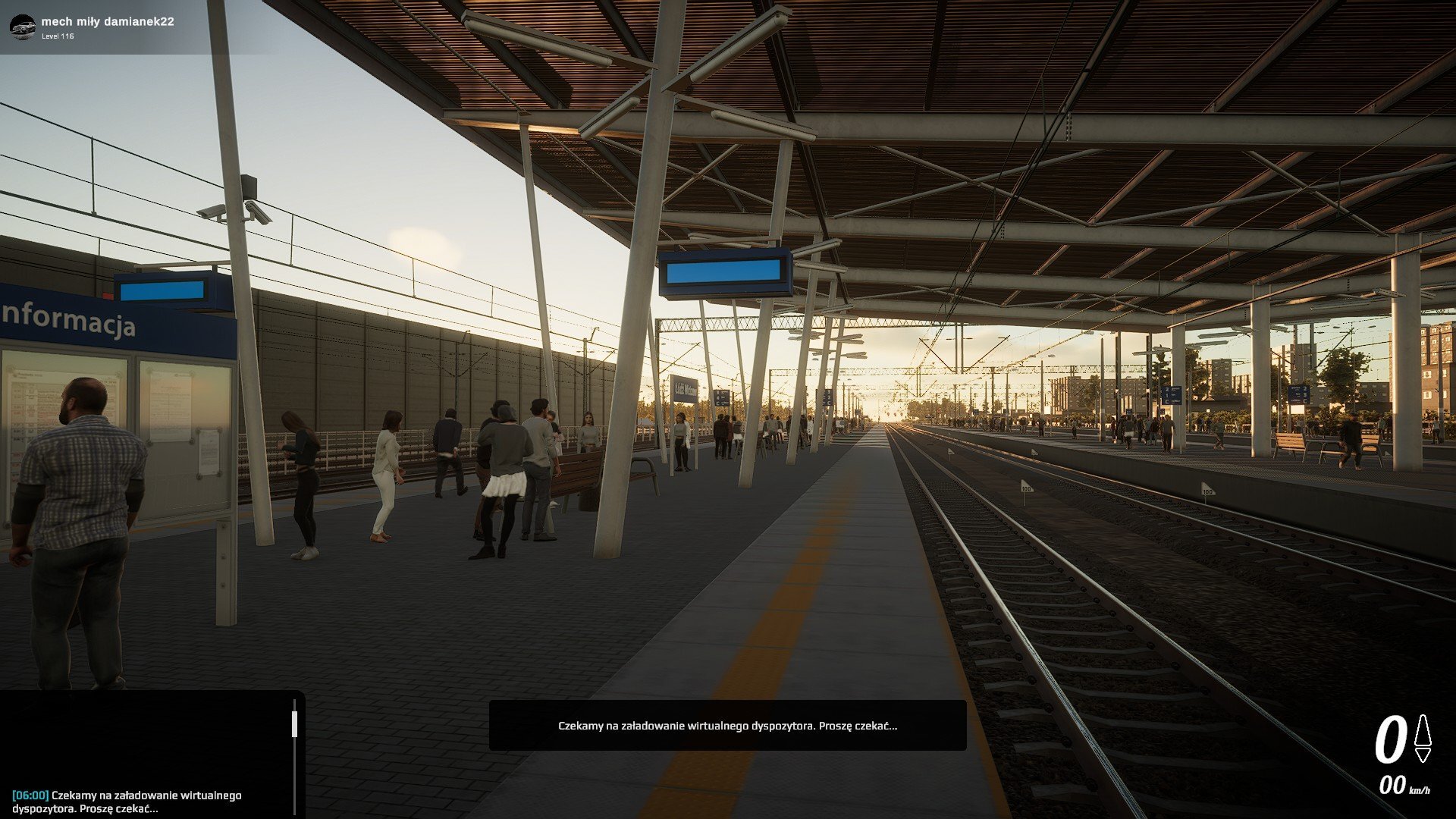Click the chat log scrollbar handle
Image resolution: width=1456 pixels, height=819 pixels.
[294, 723]
